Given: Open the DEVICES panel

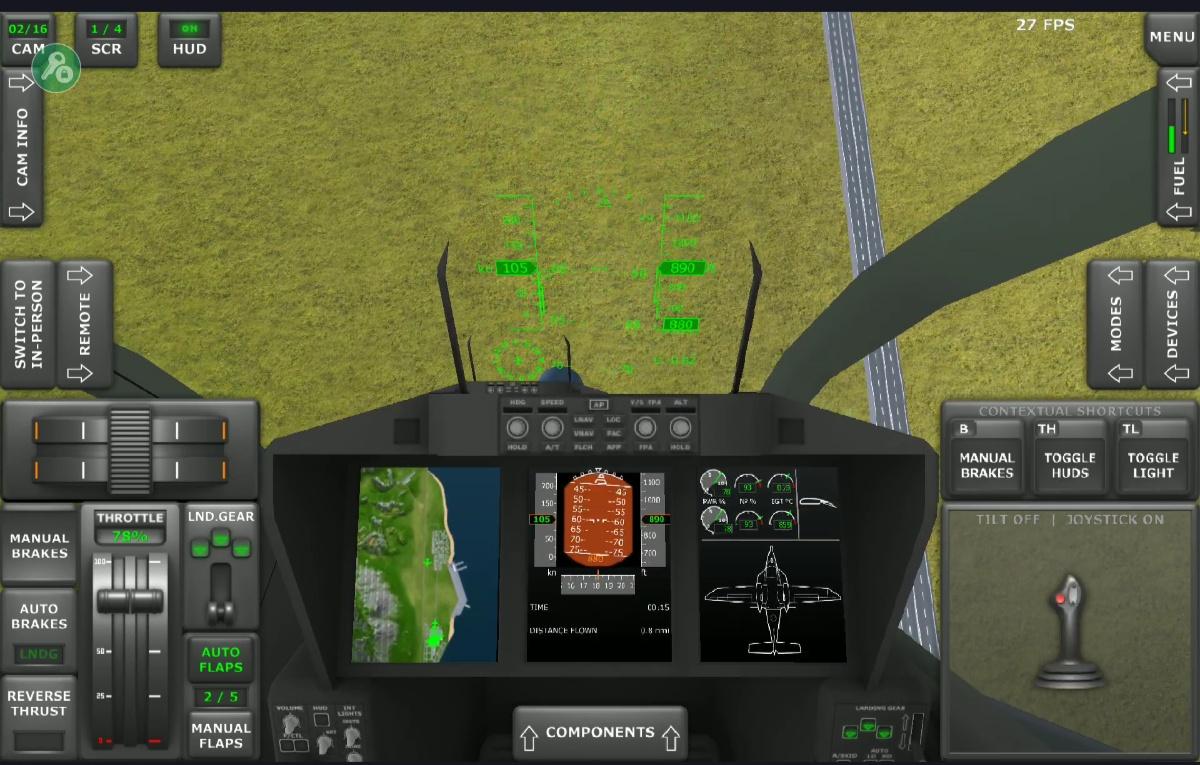Looking at the screenshot, I should click(1172, 324).
